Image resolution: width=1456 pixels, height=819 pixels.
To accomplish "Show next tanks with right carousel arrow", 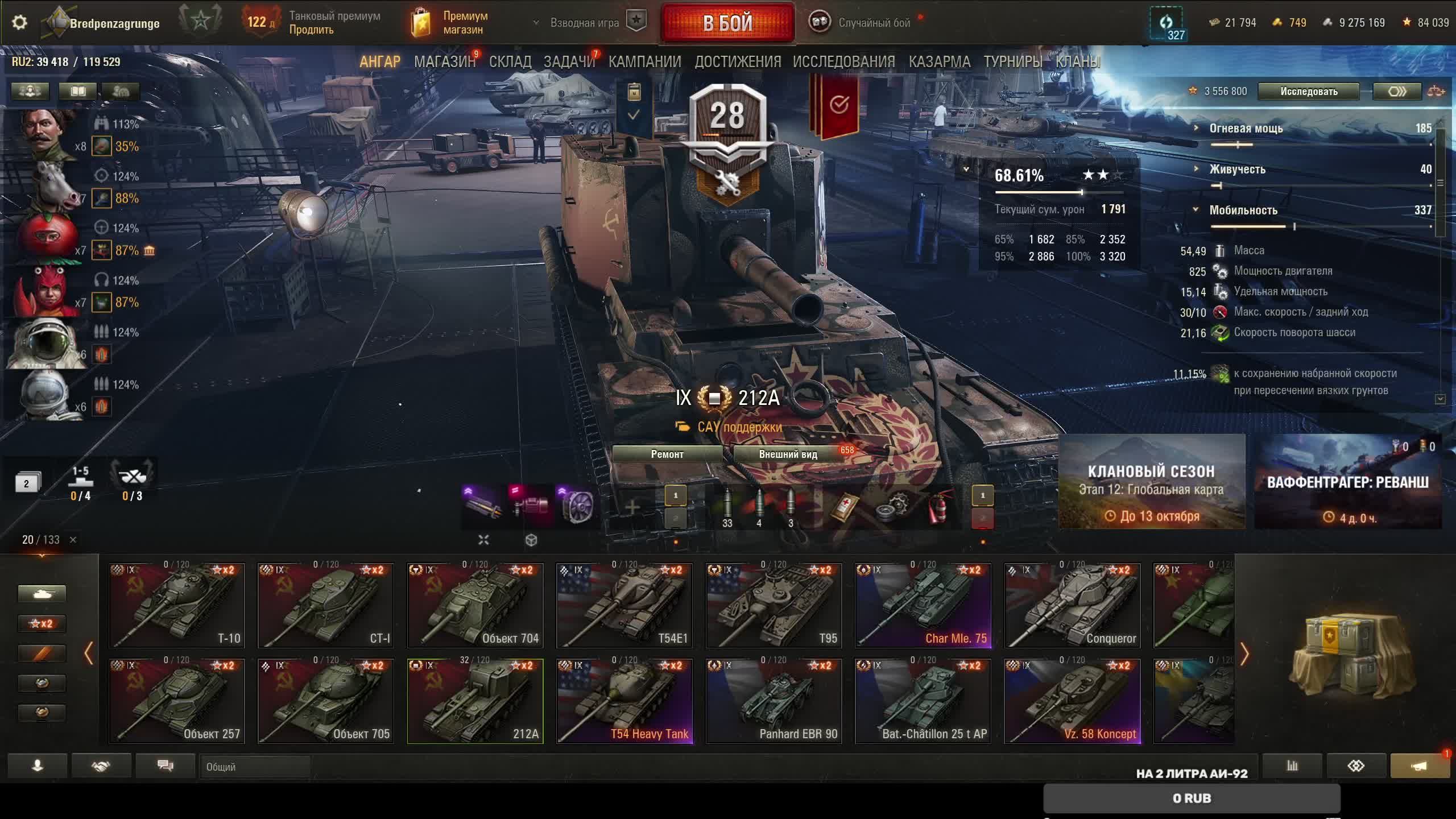I will (1244, 654).
